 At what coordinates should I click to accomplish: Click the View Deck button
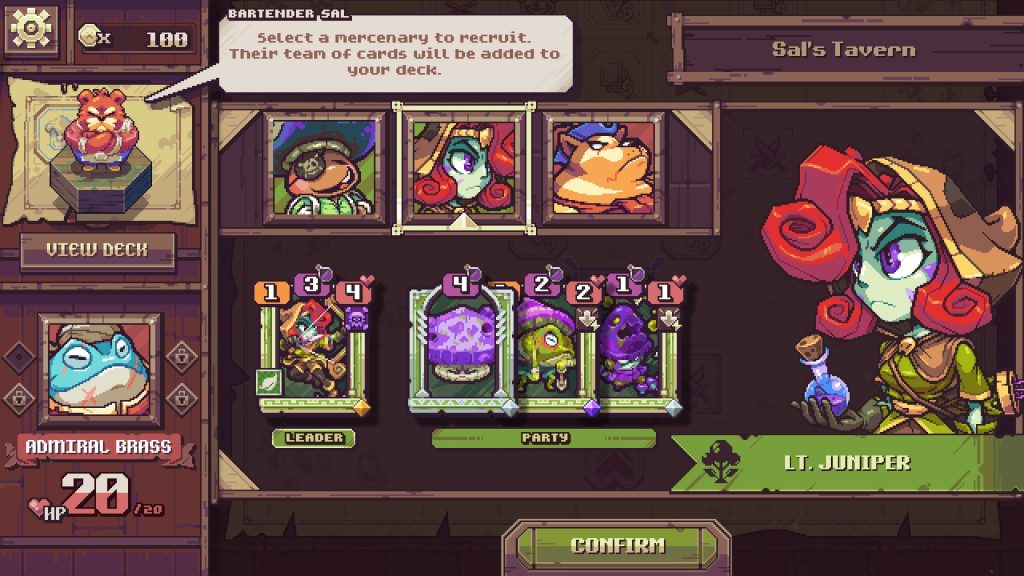click(x=97, y=251)
